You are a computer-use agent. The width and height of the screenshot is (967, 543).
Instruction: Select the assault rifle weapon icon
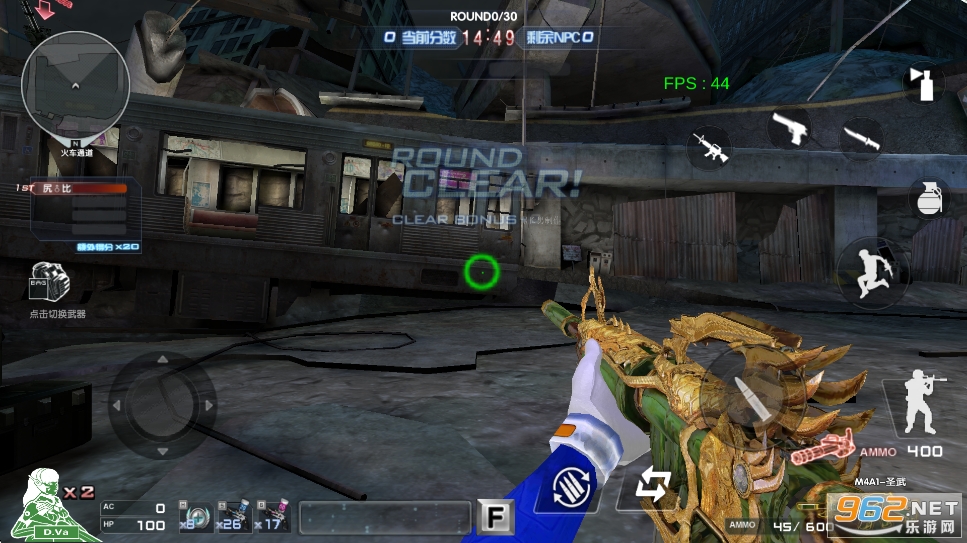[708, 148]
